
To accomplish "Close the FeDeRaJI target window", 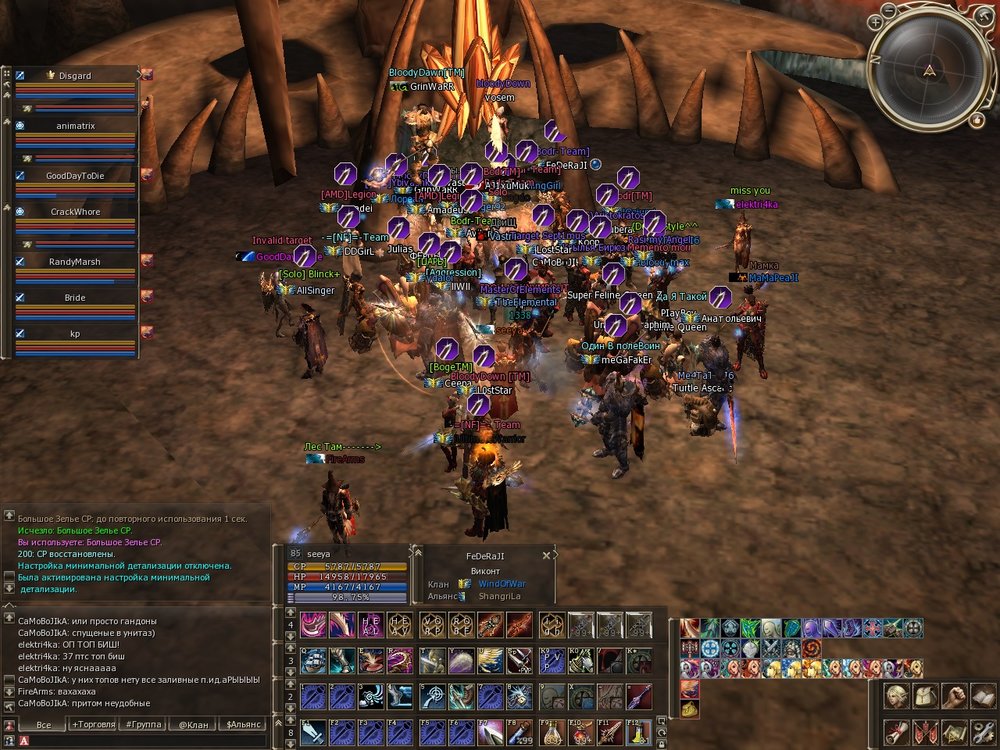I will pos(546,555).
